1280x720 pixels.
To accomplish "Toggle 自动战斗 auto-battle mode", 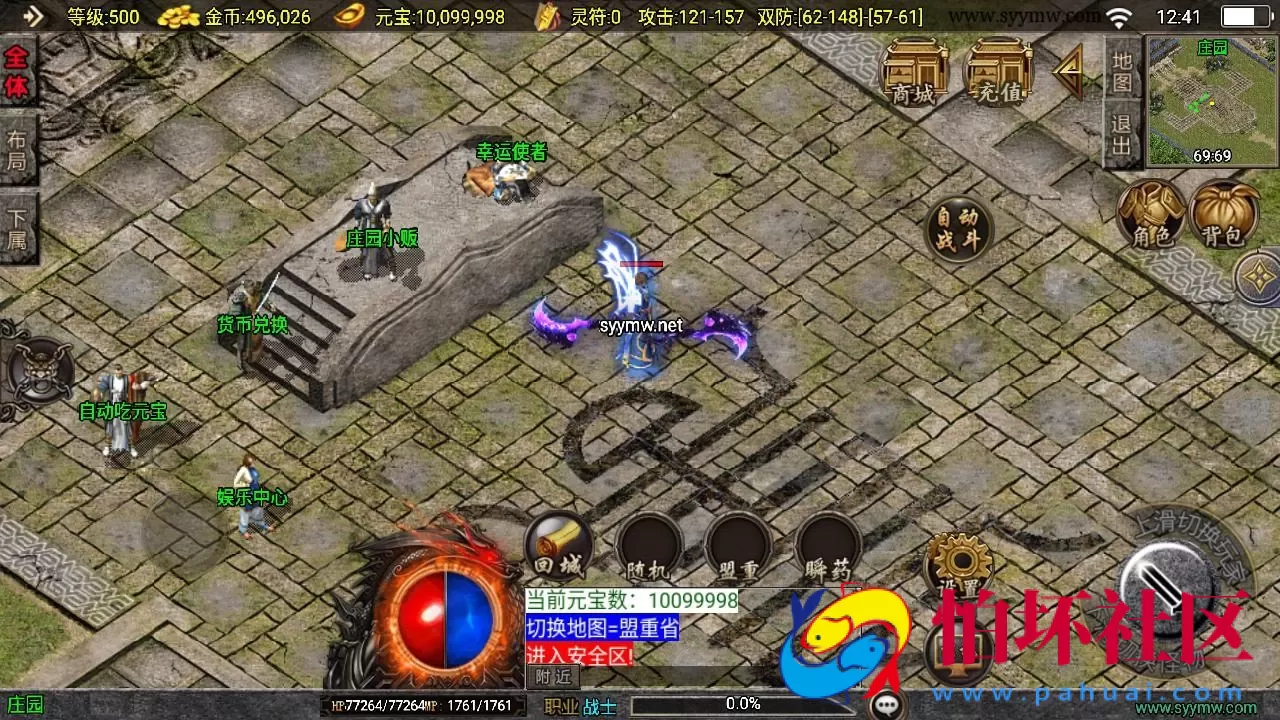I will pos(957,228).
